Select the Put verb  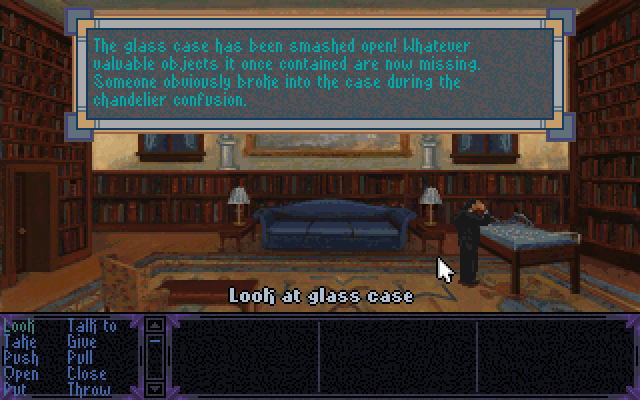click(x=17, y=389)
